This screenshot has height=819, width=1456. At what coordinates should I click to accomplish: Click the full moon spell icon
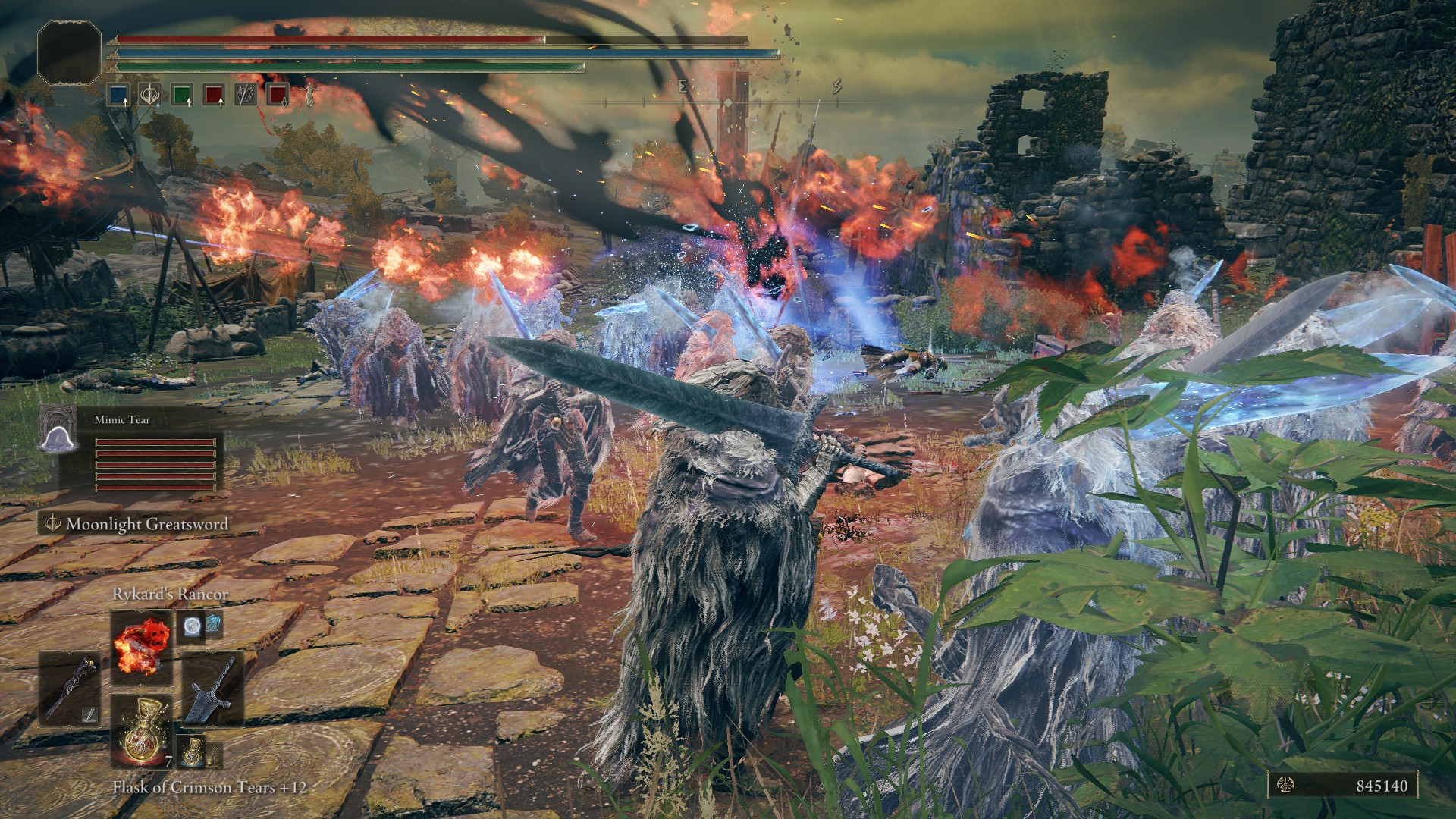coord(190,626)
